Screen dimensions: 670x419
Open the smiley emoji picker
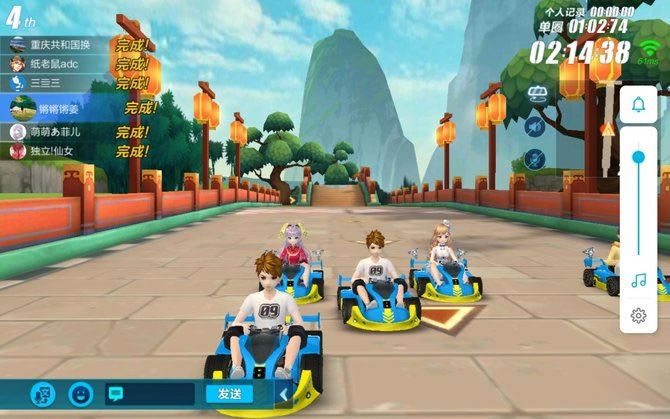click(x=80, y=394)
